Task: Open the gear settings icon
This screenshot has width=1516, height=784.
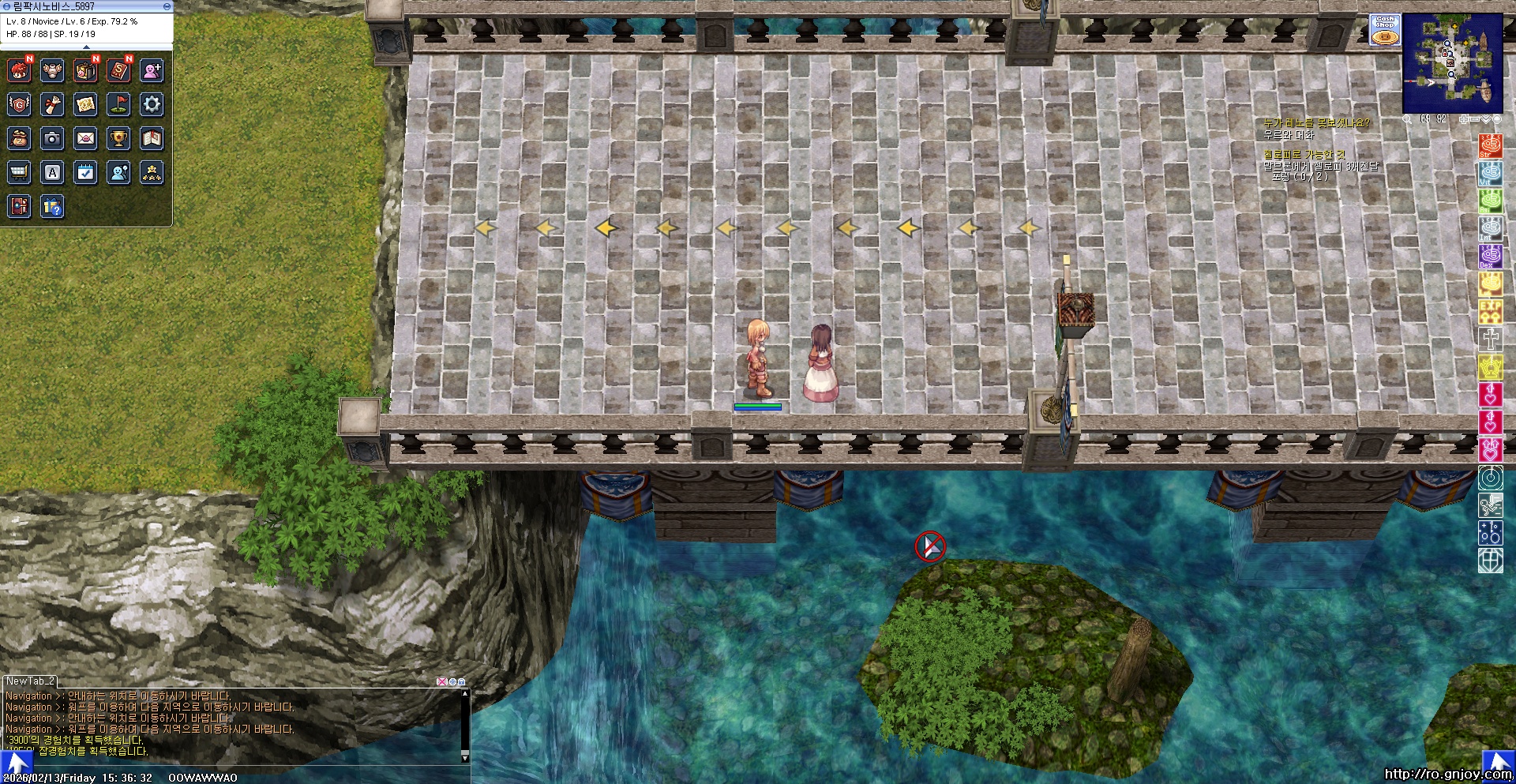Action: coord(152,103)
